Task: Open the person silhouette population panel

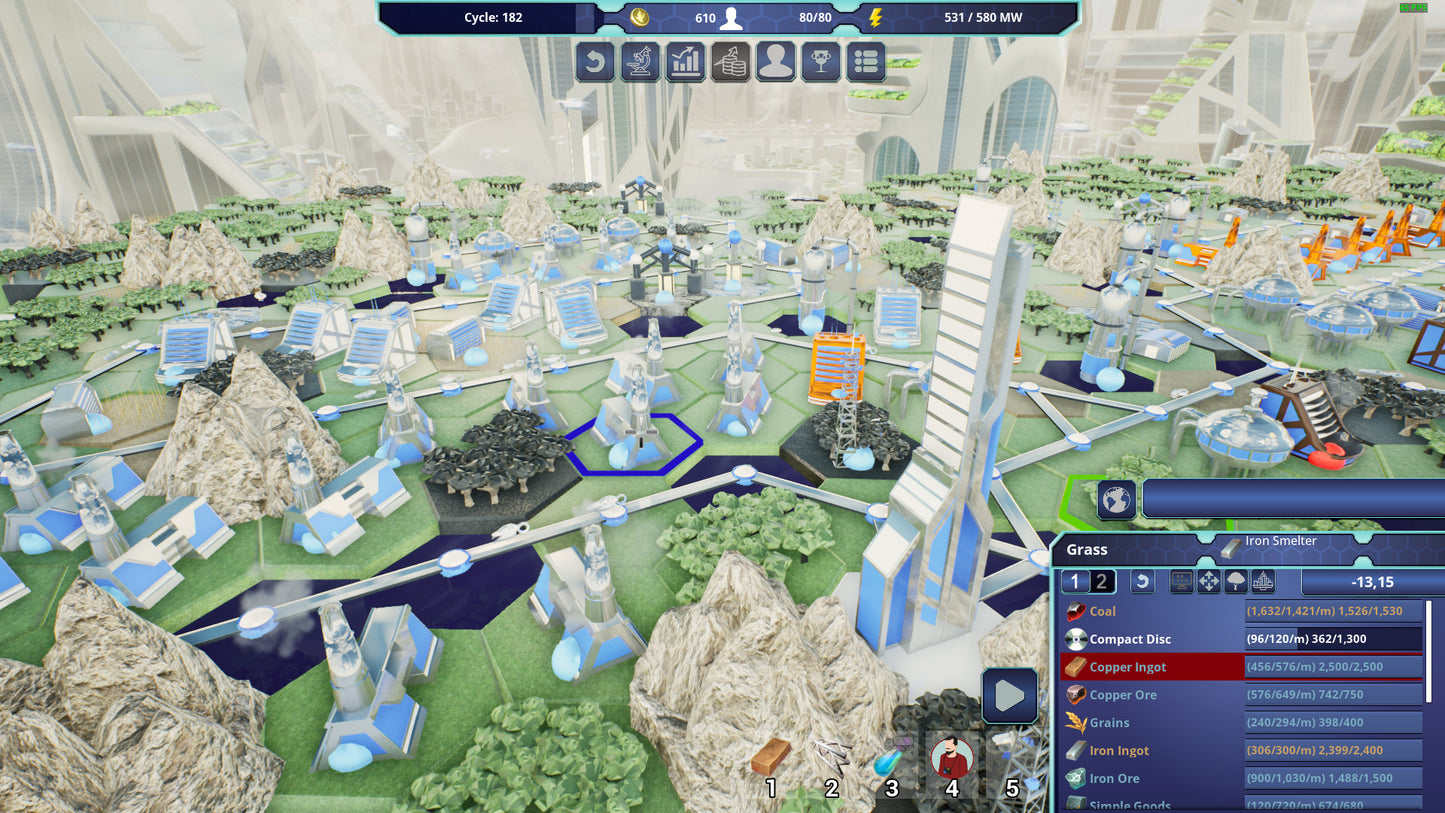Action: click(776, 62)
